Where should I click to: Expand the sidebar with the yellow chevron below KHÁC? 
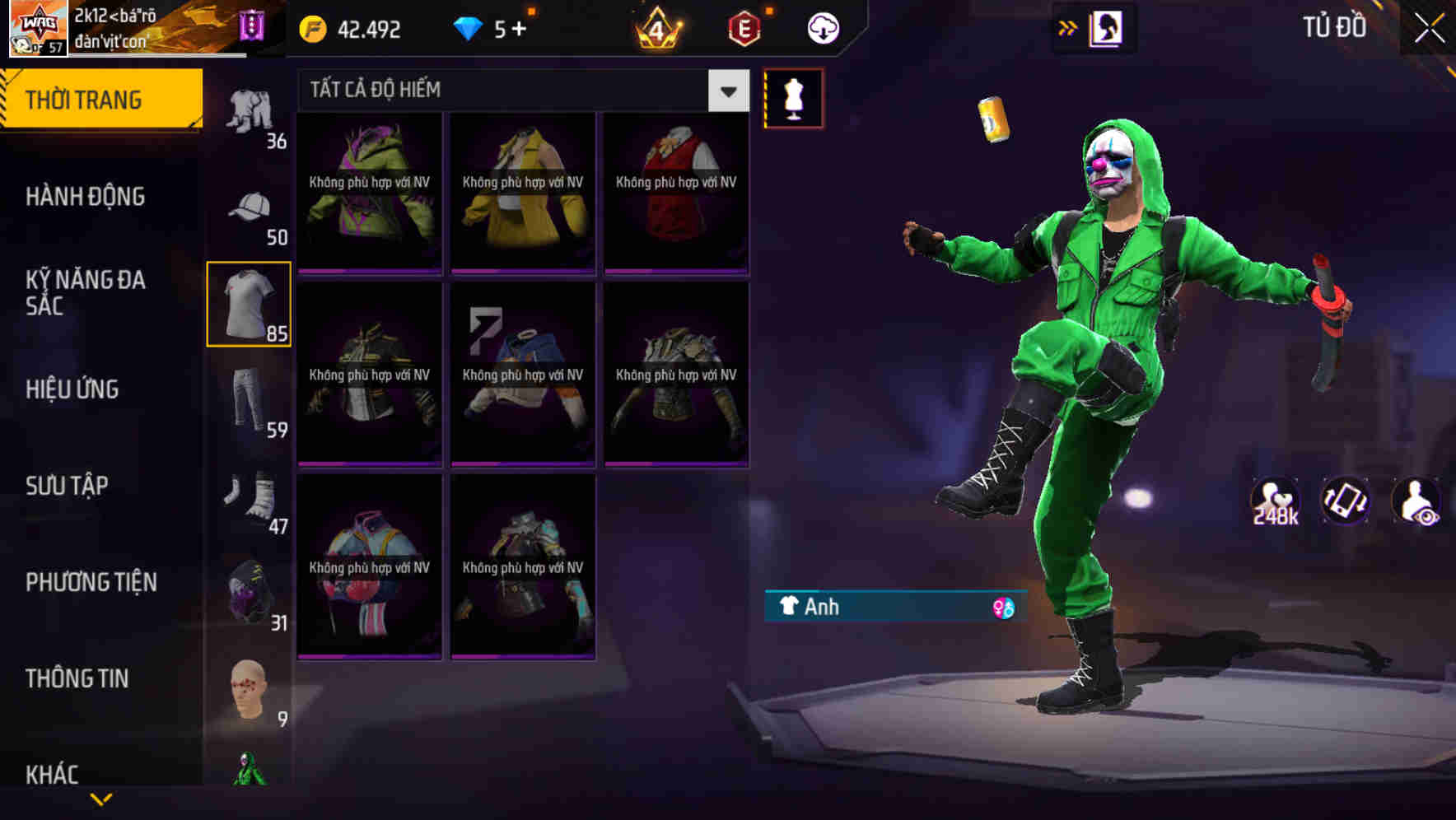[100, 800]
